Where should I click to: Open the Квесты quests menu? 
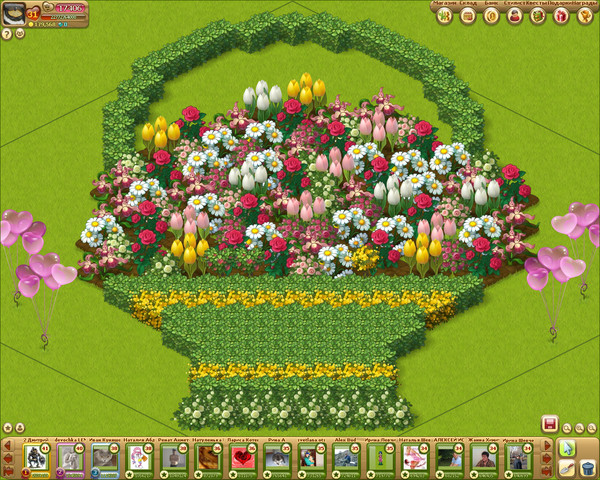pyautogui.click(x=538, y=16)
